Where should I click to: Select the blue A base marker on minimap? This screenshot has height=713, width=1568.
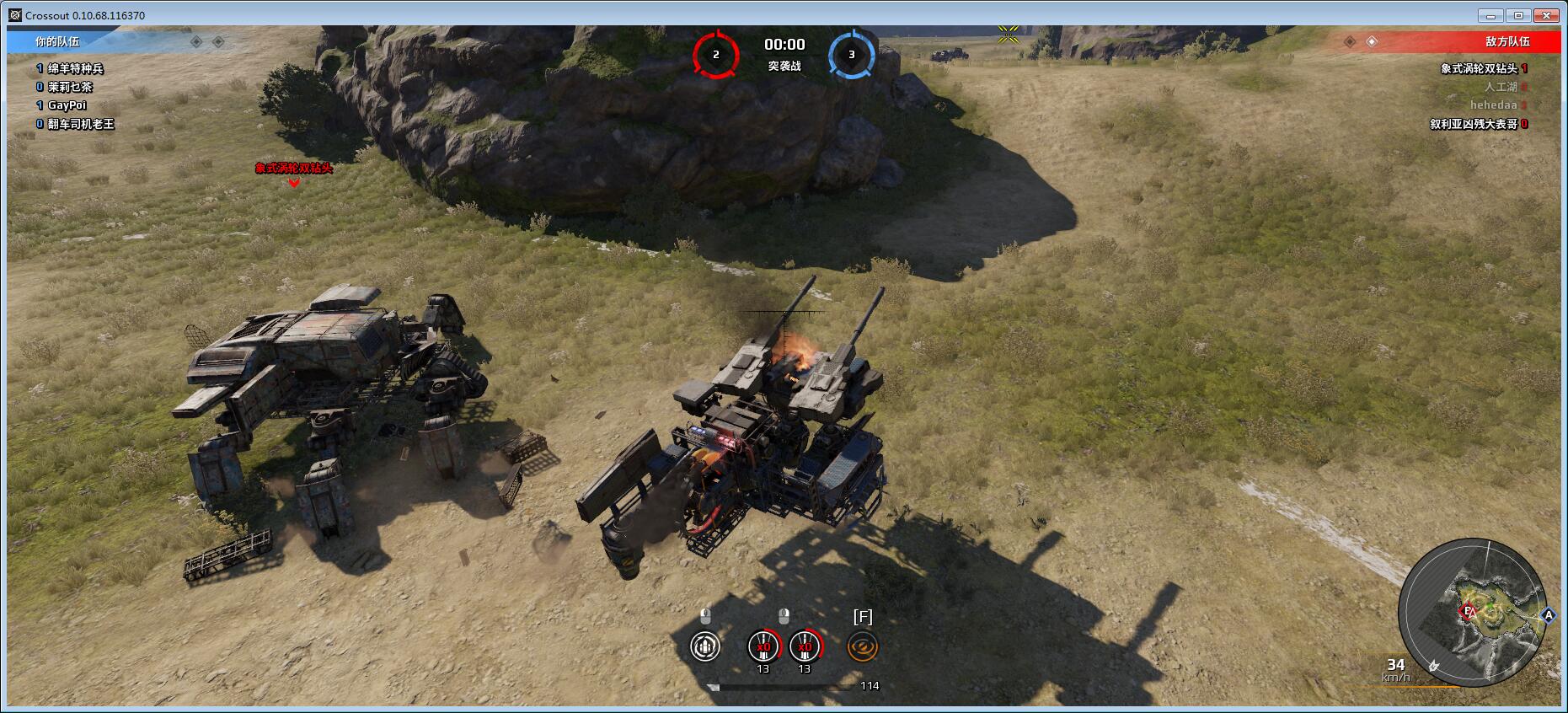(1548, 616)
